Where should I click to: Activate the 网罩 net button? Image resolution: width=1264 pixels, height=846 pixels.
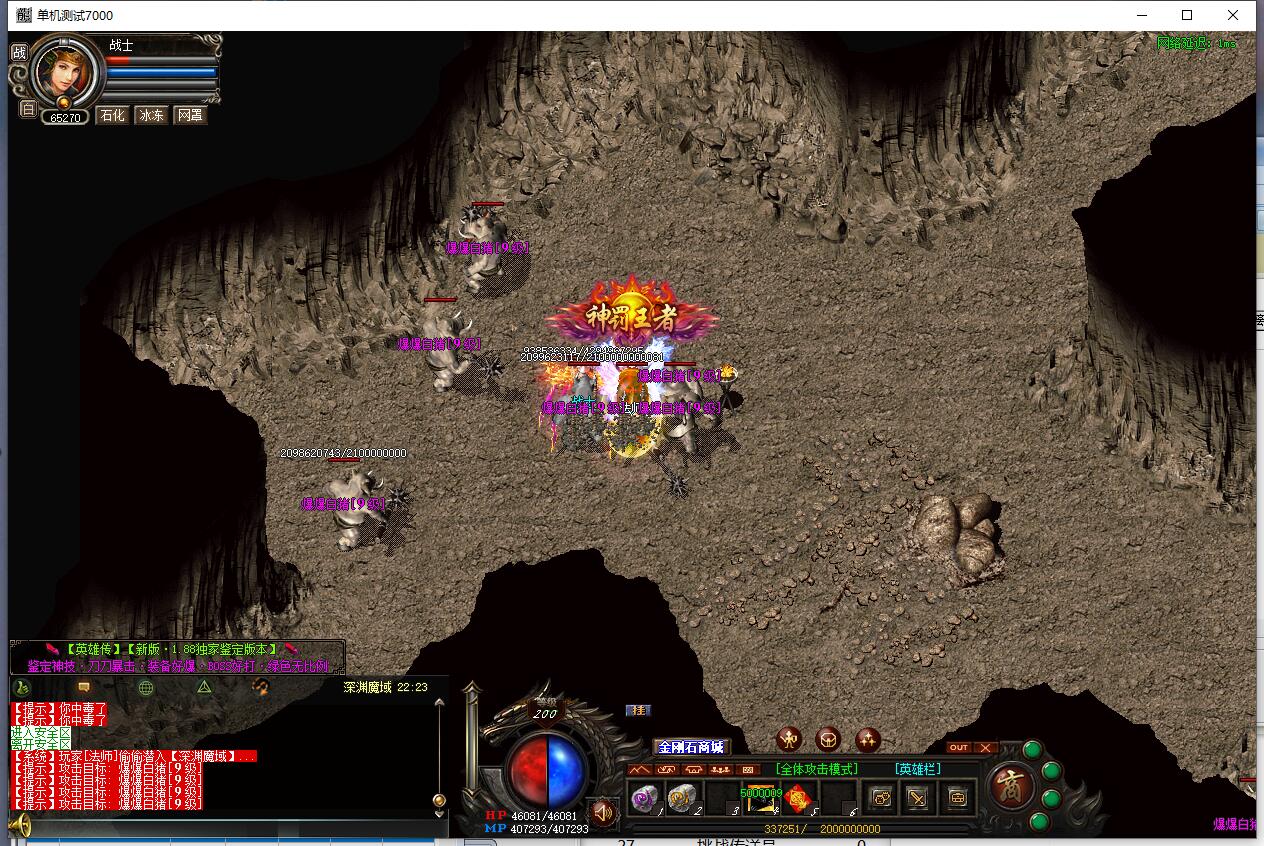click(190, 116)
